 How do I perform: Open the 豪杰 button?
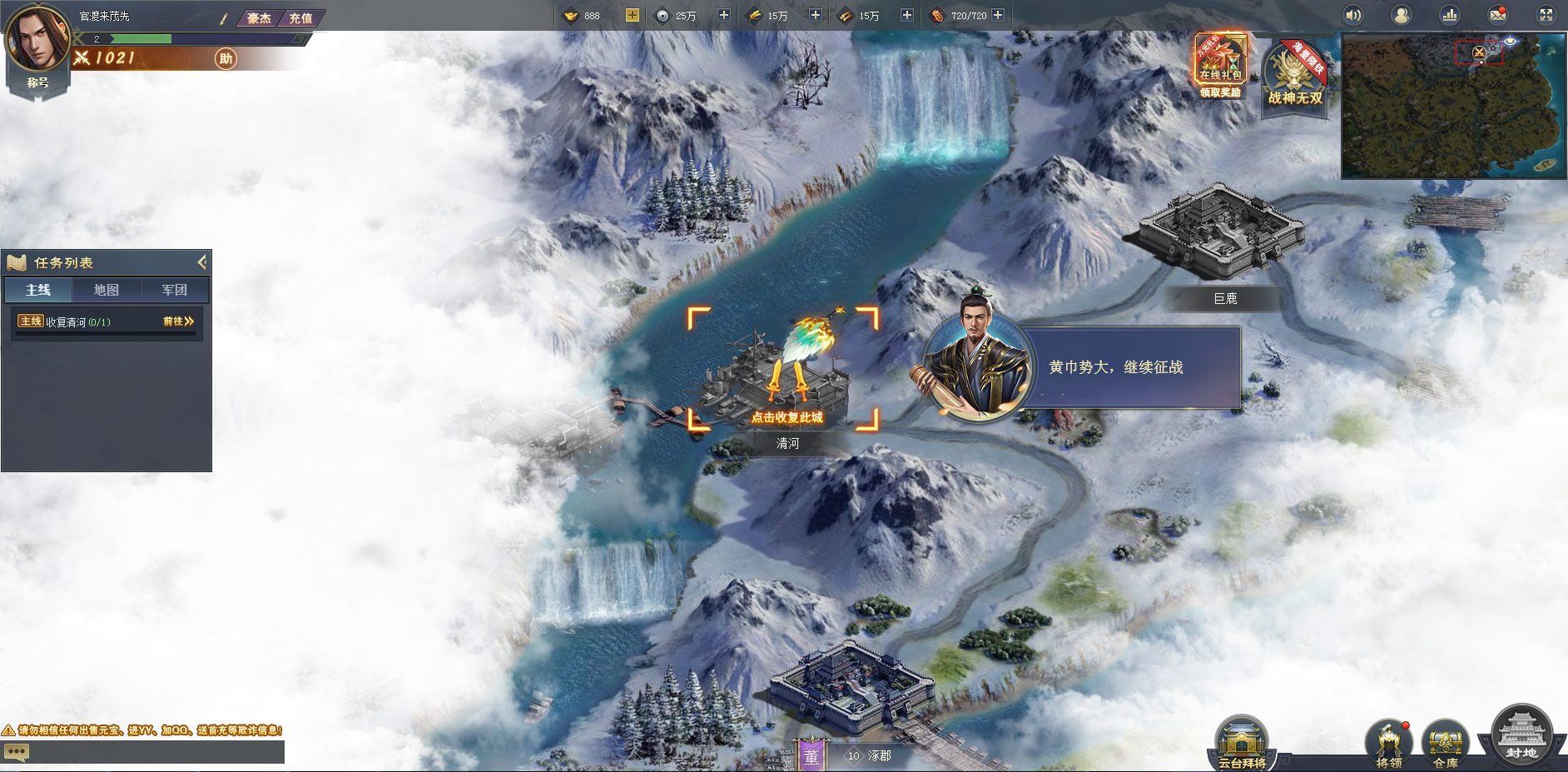[x=259, y=17]
